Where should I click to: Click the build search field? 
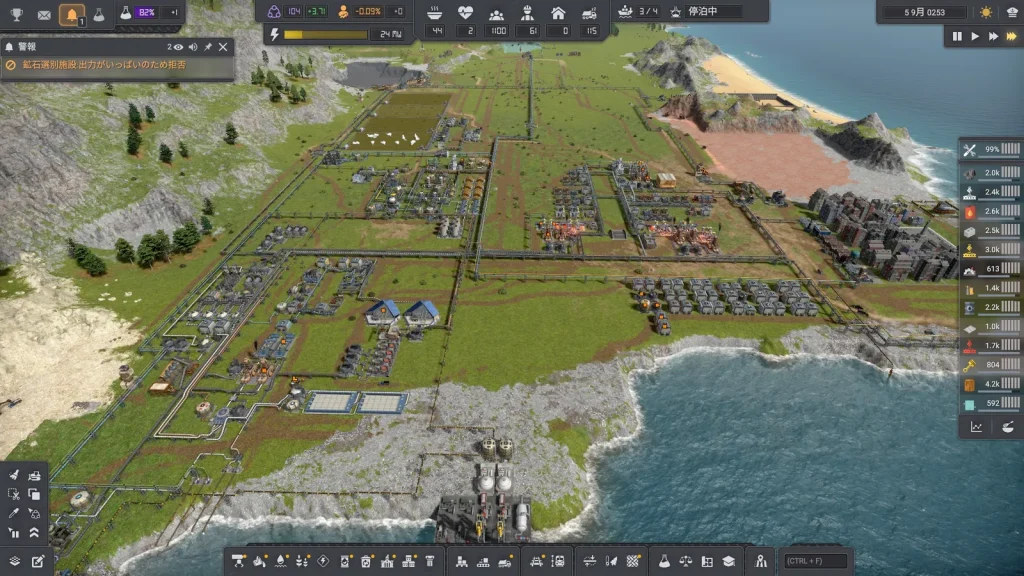[817, 561]
